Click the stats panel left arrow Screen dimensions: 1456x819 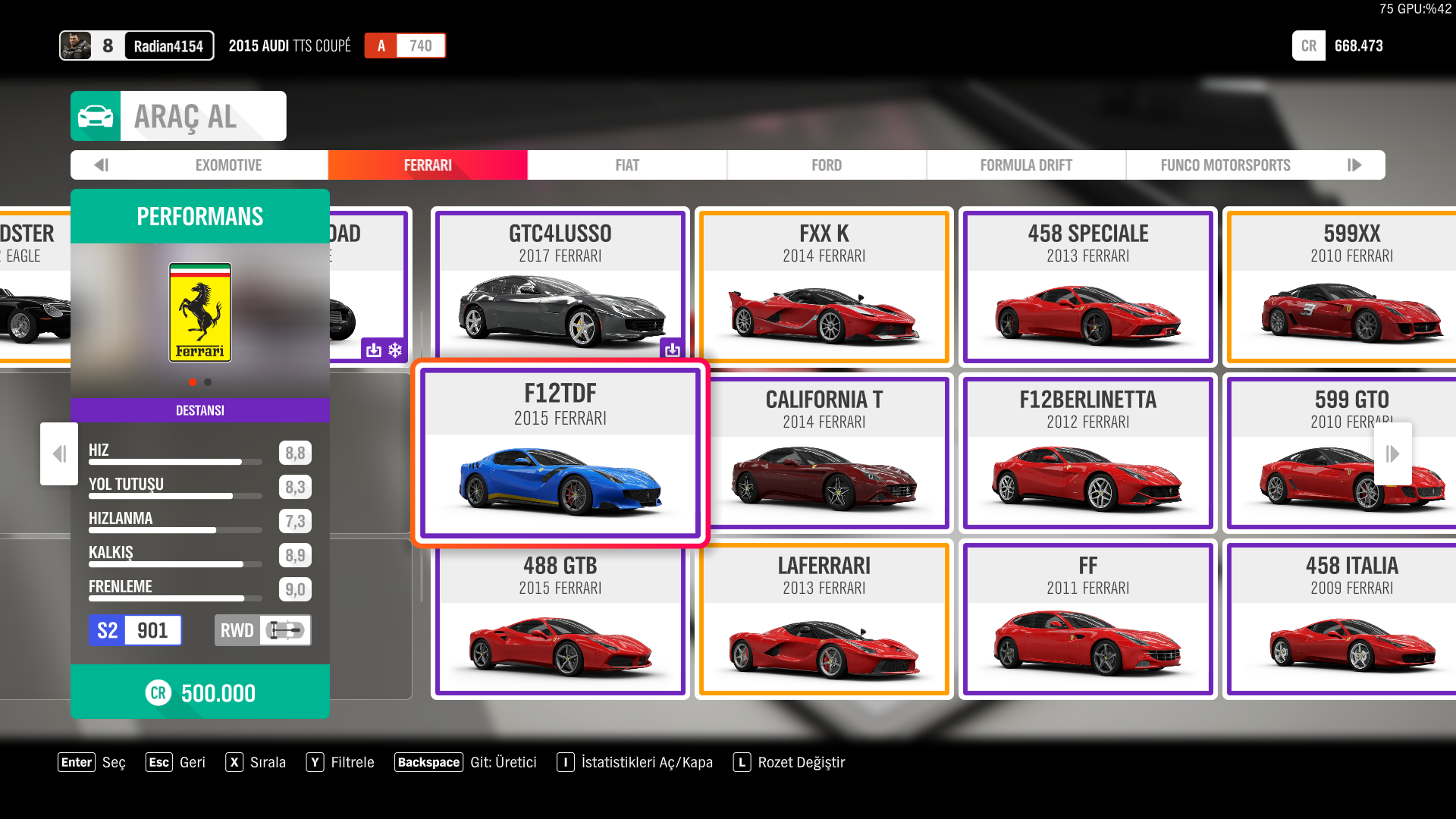pyautogui.click(x=59, y=453)
